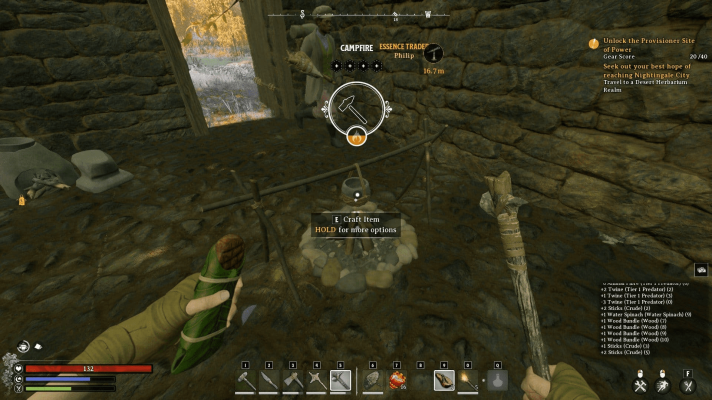Select the potion flask slot
This screenshot has height=400, width=712.
498,380
